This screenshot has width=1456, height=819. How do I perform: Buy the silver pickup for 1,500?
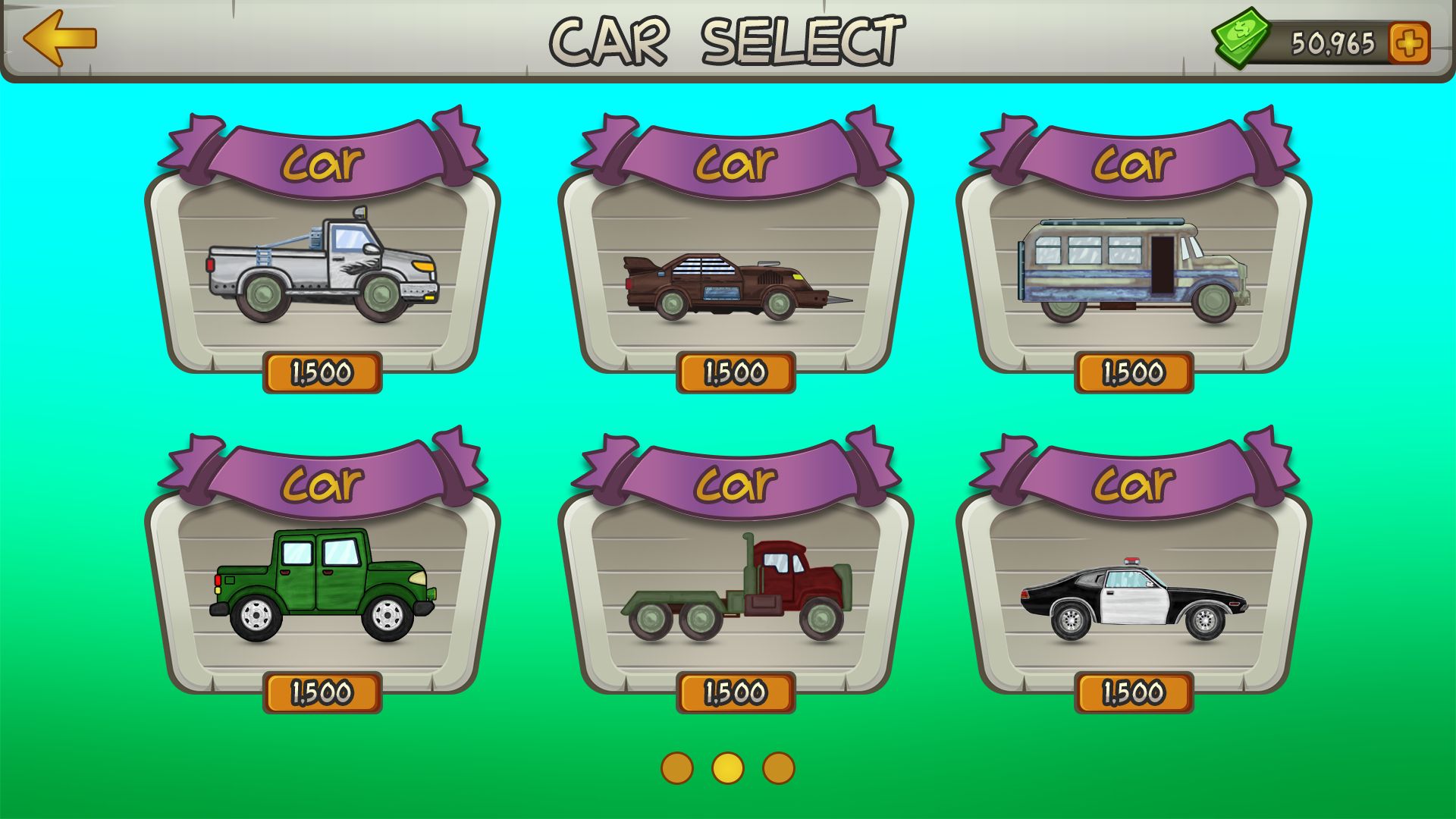[x=322, y=372]
